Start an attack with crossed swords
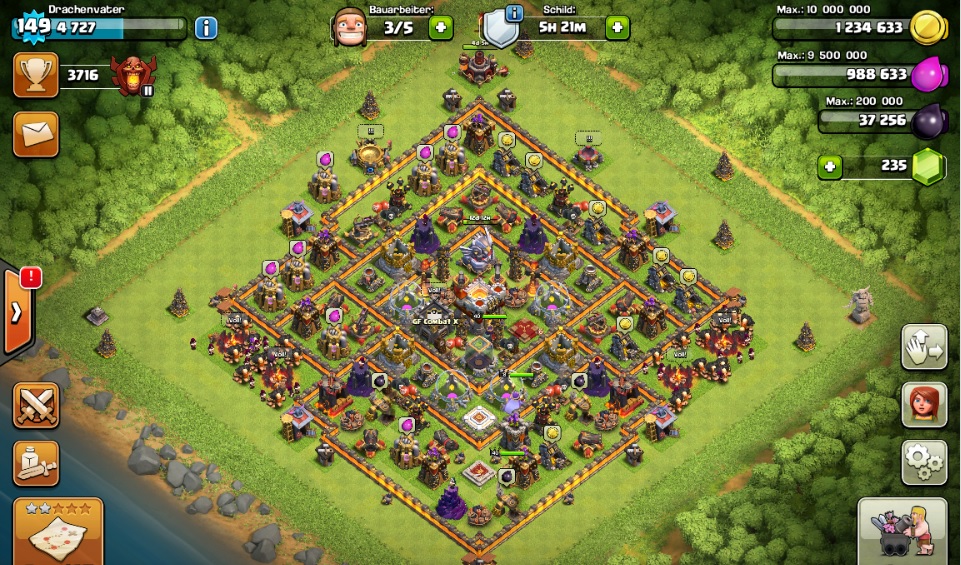961x565 pixels. coord(36,405)
